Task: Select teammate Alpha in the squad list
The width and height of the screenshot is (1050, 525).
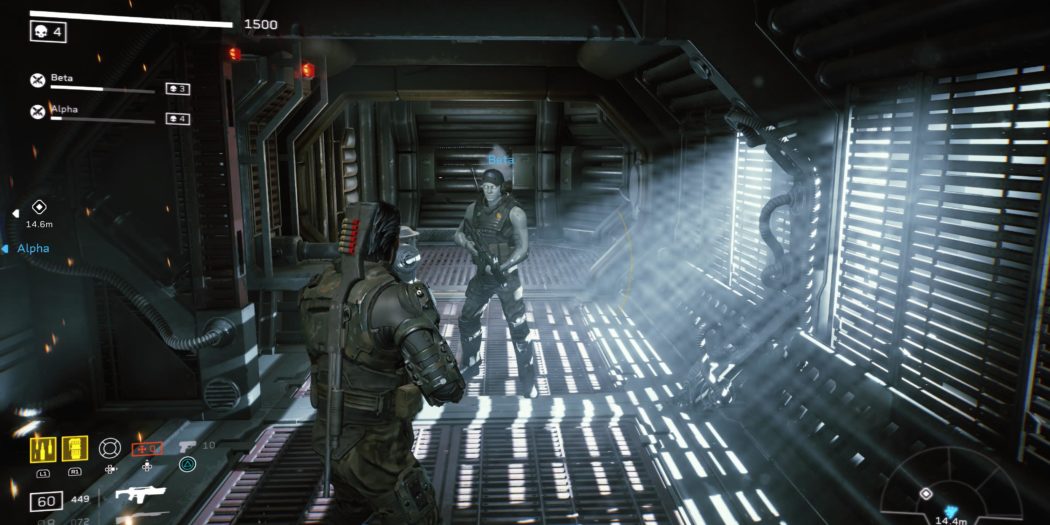Action: pos(64,109)
